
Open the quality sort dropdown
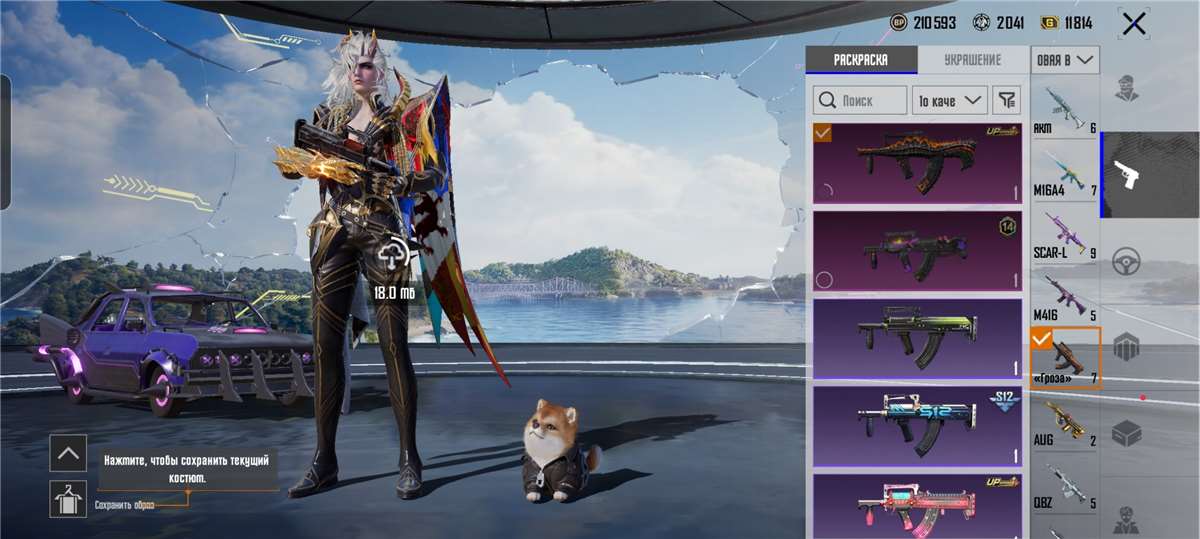click(949, 100)
